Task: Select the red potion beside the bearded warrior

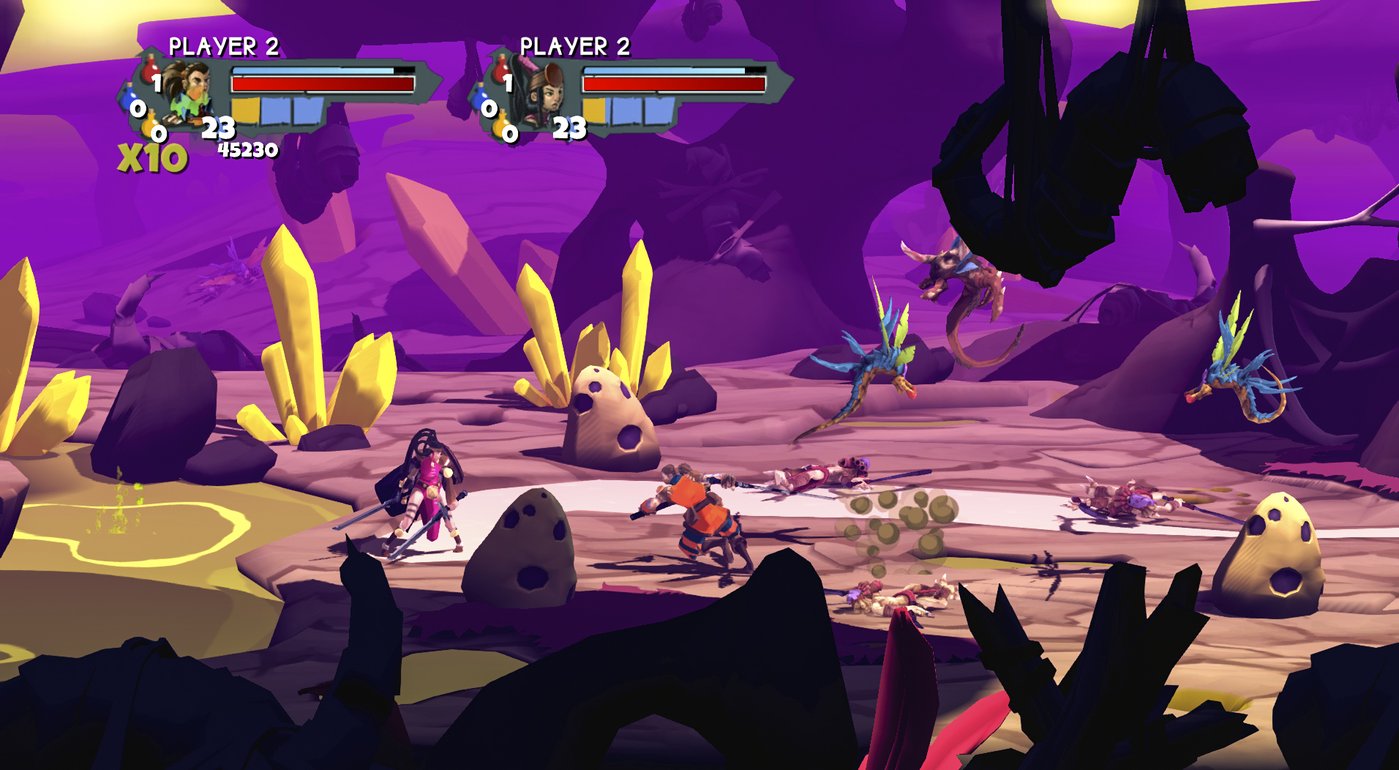Action: coord(151,72)
